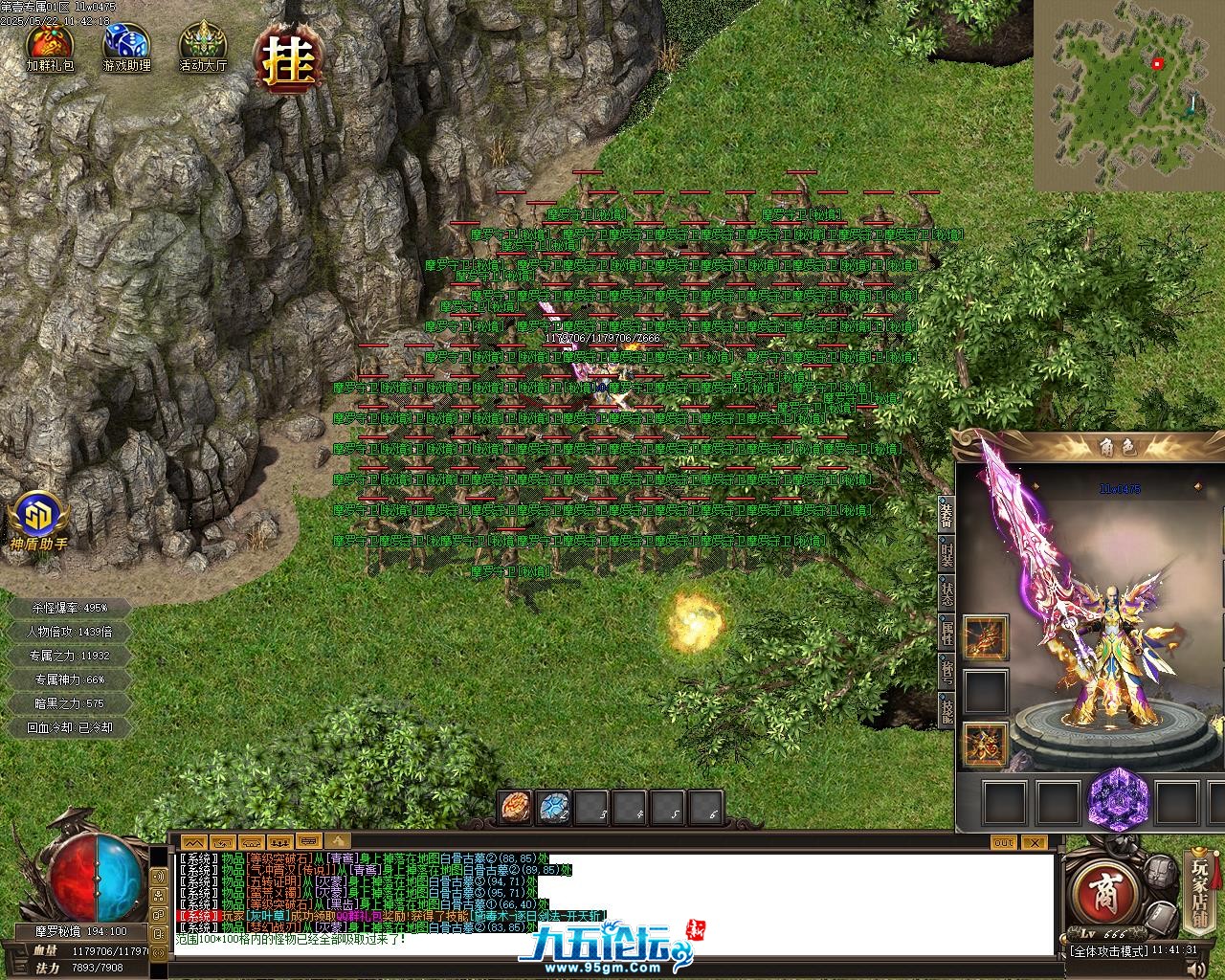This screenshot has height=980, width=1225.
Task: Click the OUT button above chat
Action: [1003, 842]
